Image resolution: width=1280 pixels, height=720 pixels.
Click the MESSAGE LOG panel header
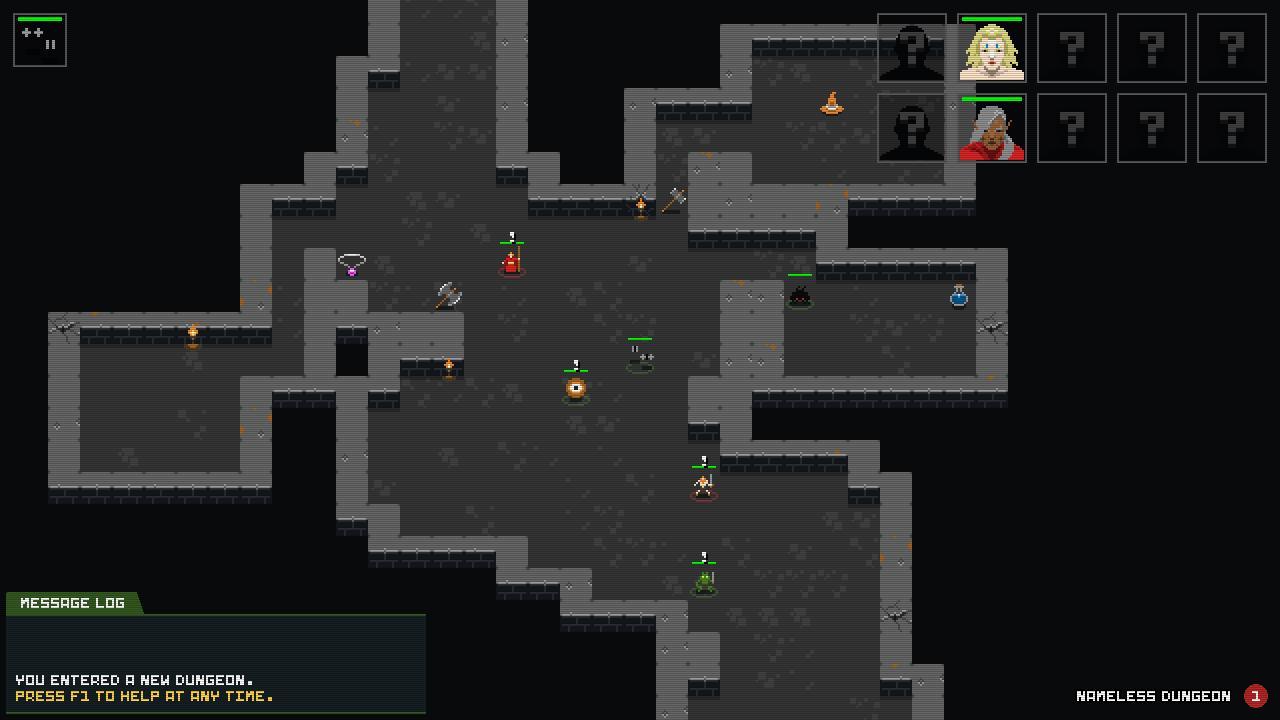click(72, 602)
